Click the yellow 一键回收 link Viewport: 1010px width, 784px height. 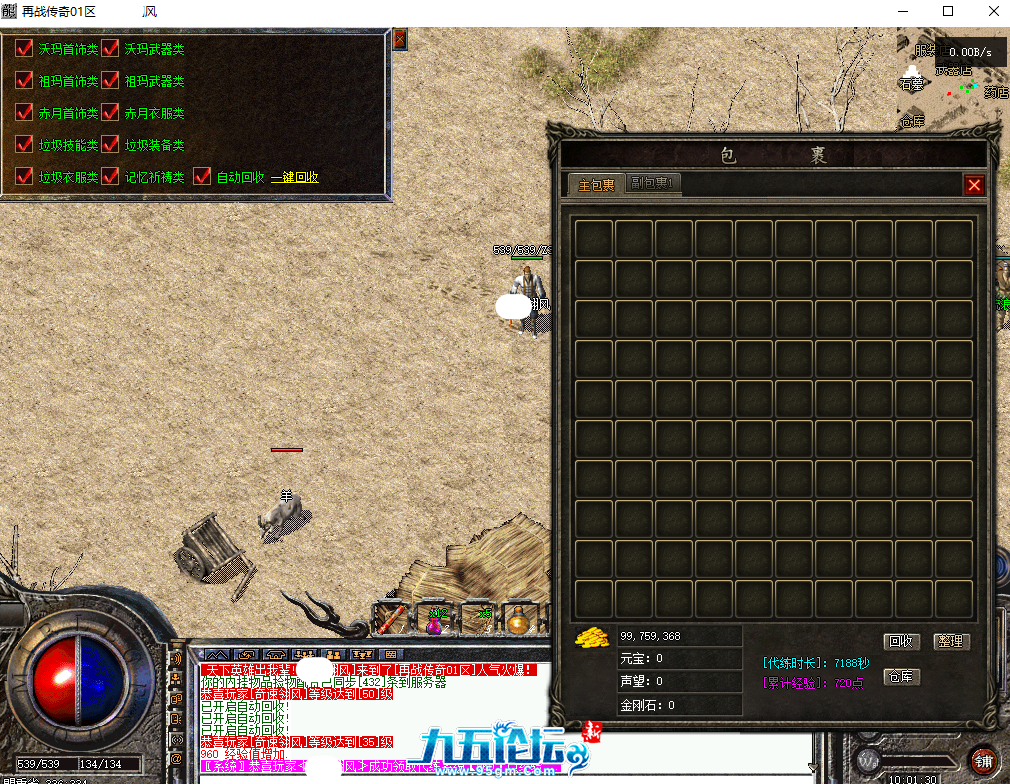pos(294,177)
